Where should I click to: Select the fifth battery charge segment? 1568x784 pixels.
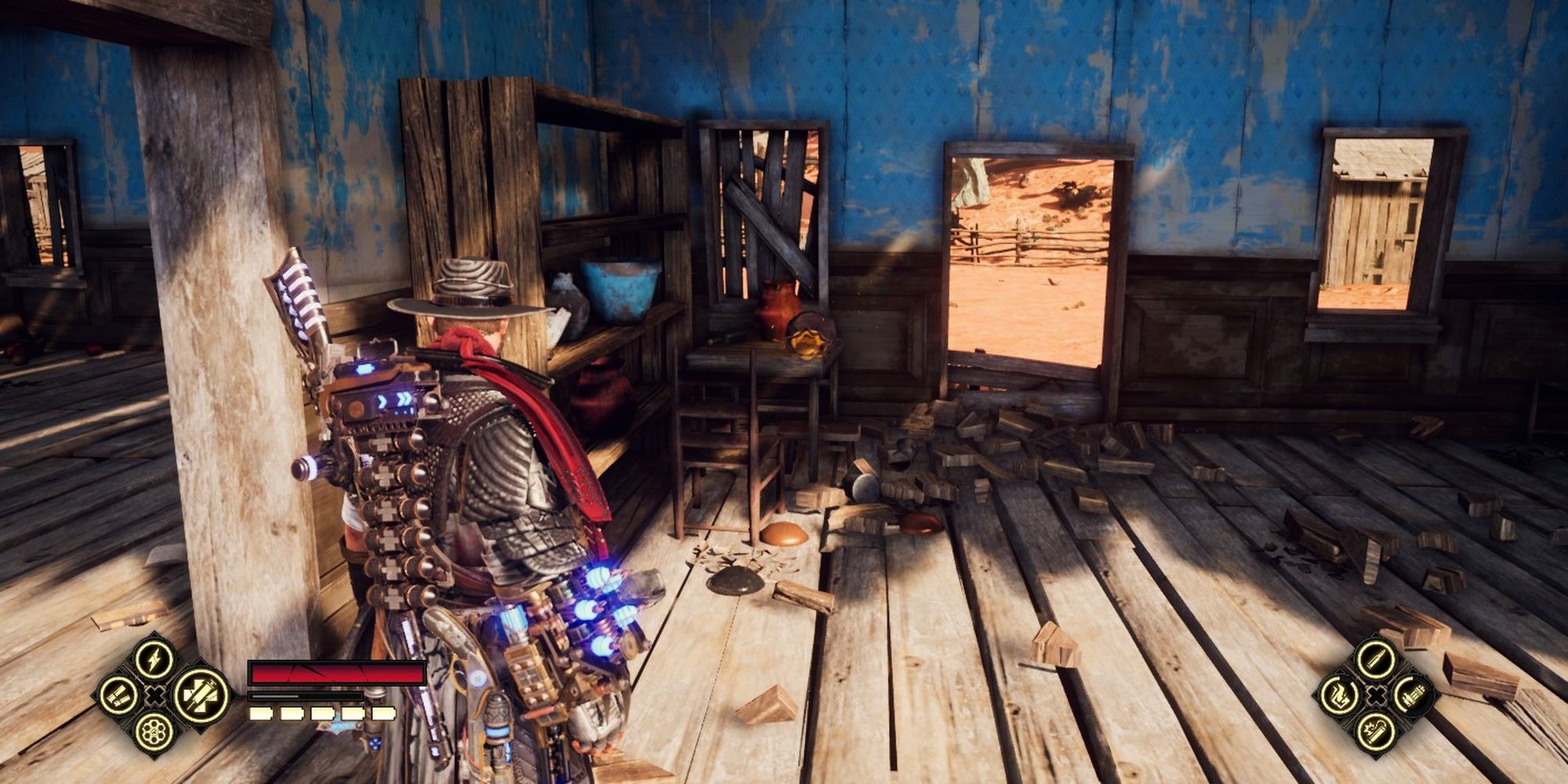pyautogui.click(x=384, y=713)
